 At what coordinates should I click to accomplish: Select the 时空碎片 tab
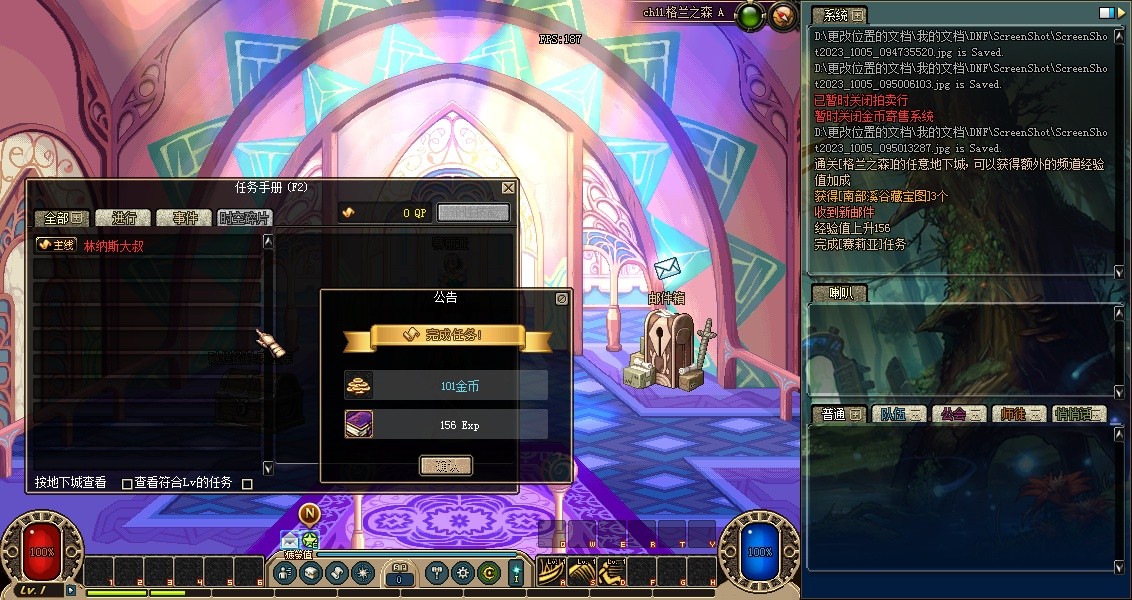click(244, 218)
